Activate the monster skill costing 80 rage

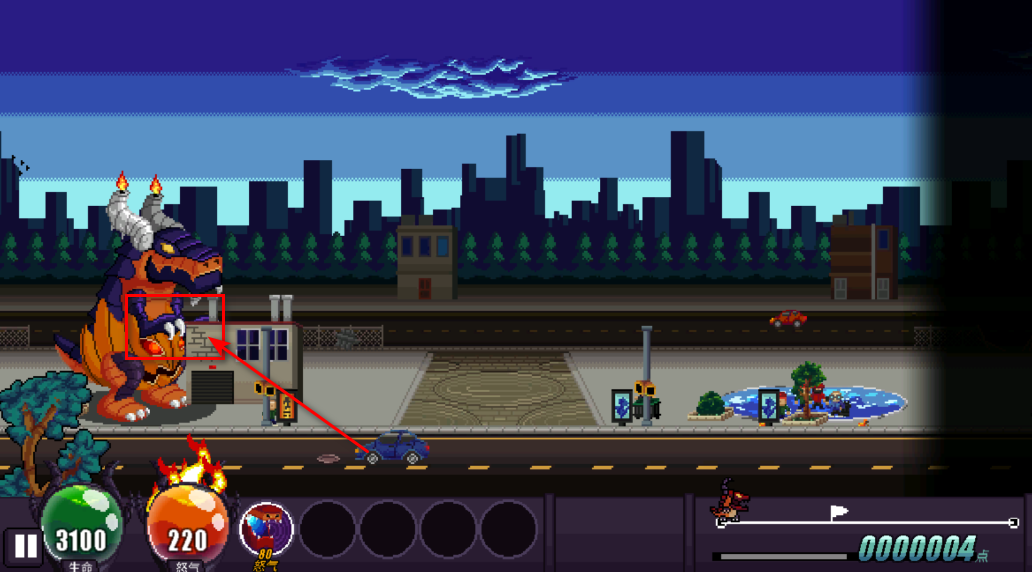(x=267, y=529)
